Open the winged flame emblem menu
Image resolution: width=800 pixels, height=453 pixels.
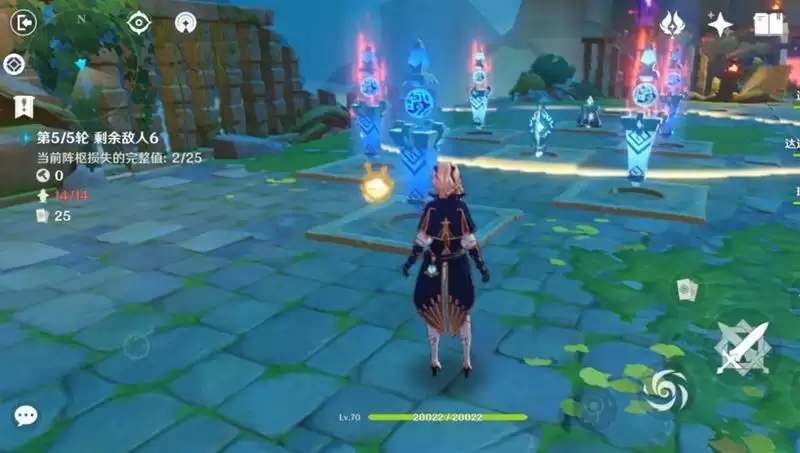pos(672,24)
